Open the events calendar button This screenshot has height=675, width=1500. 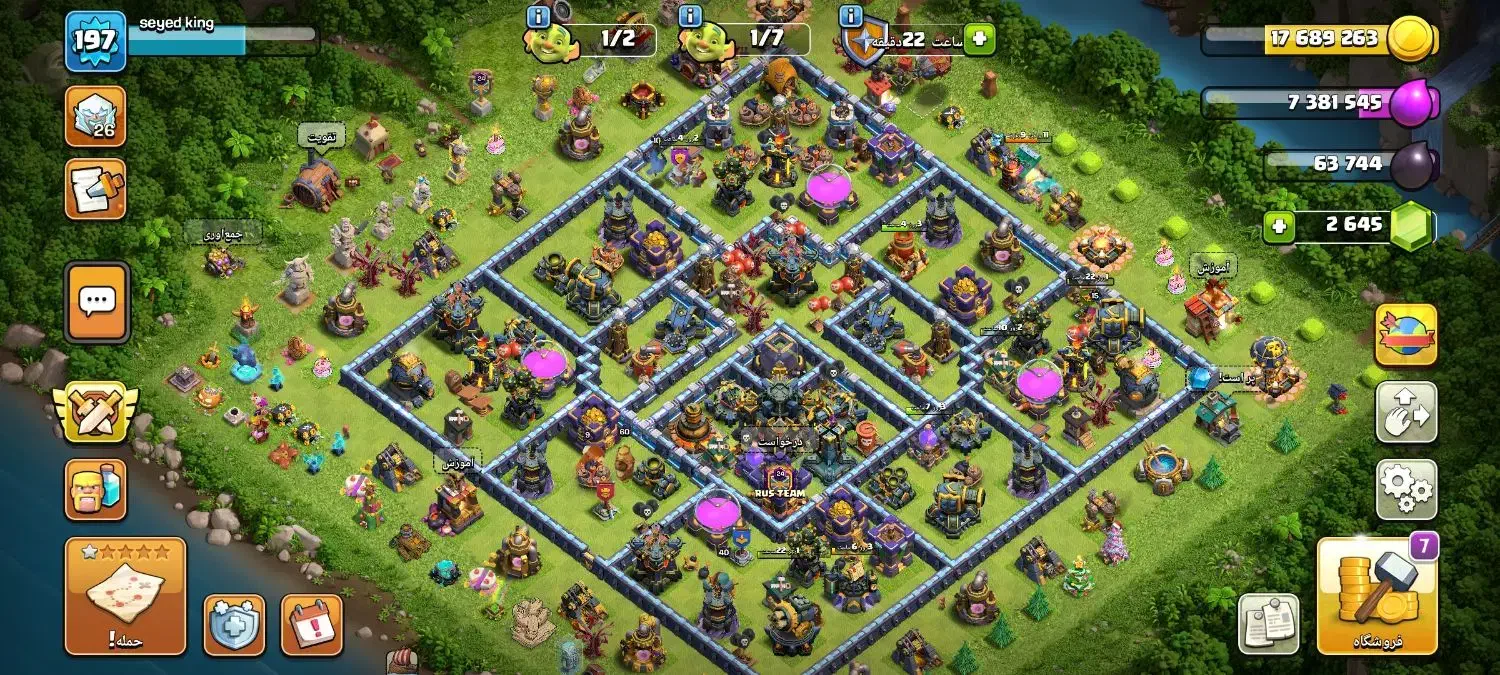coord(312,625)
